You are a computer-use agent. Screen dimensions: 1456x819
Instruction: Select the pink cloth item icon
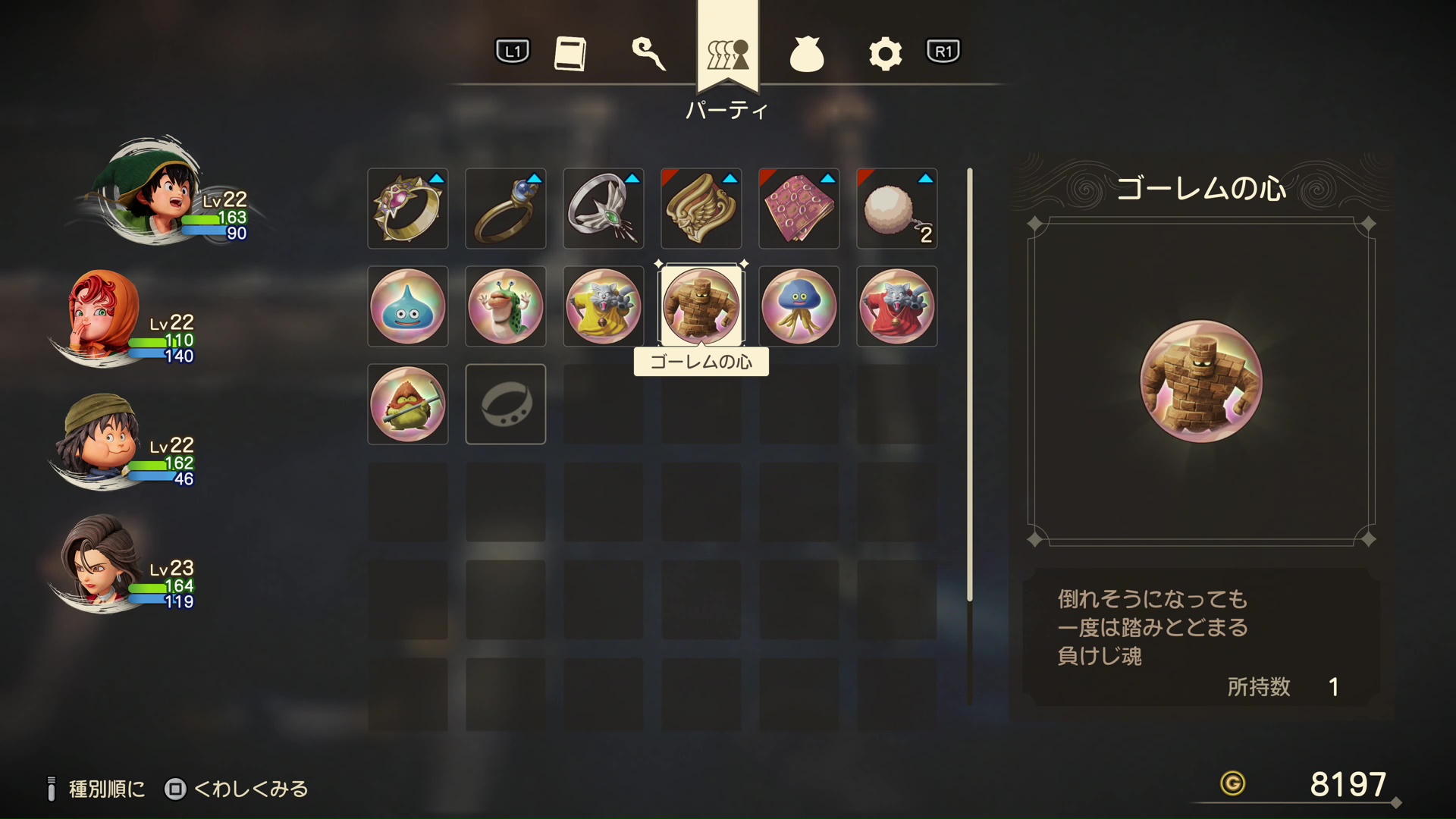(x=799, y=208)
